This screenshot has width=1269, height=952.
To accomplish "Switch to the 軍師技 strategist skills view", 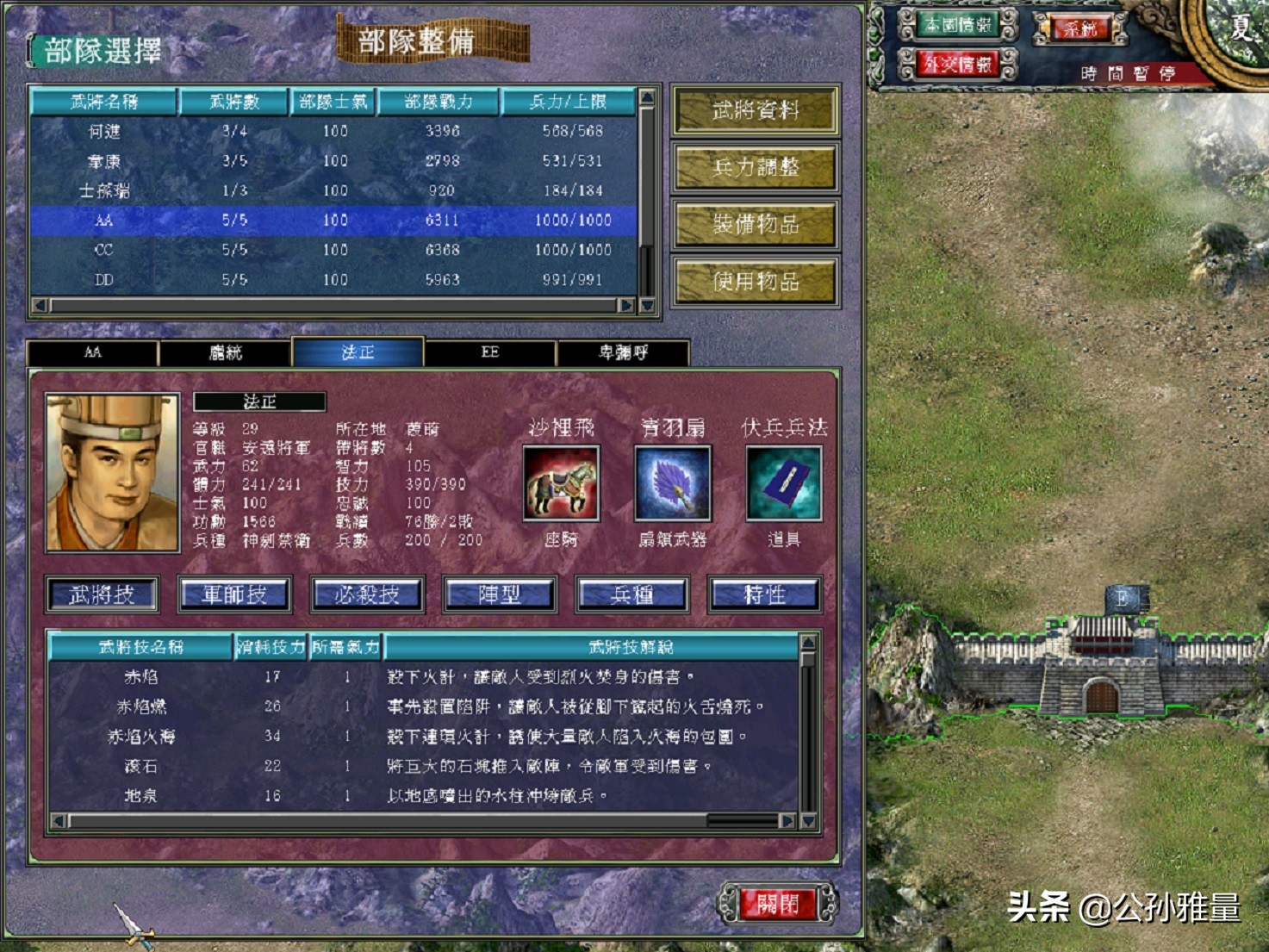I will (x=234, y=594).
